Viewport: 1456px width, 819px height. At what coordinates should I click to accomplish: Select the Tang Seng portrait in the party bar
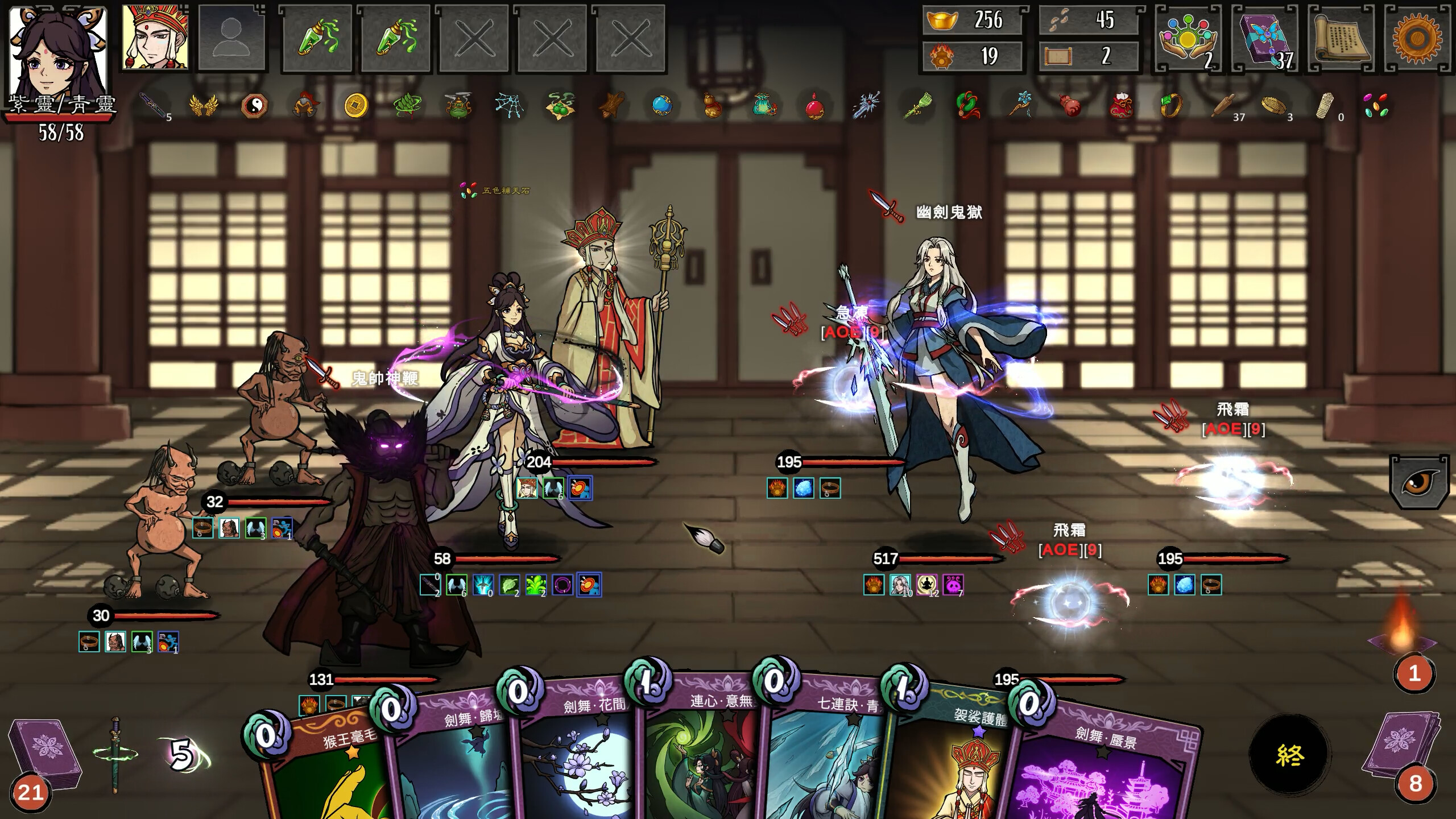(x=152, y=38)
